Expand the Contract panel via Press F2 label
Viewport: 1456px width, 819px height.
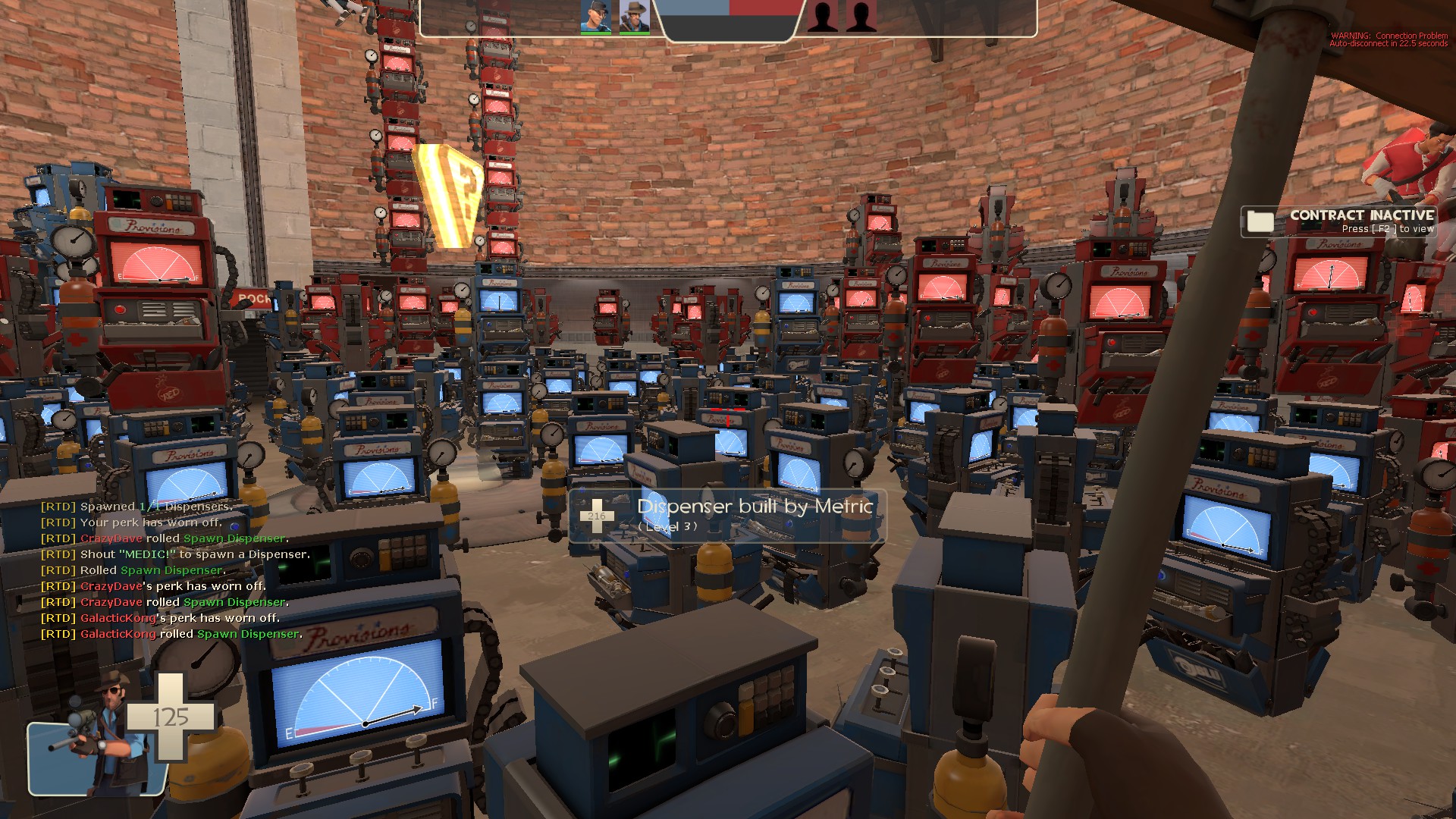coord(1390,227)
